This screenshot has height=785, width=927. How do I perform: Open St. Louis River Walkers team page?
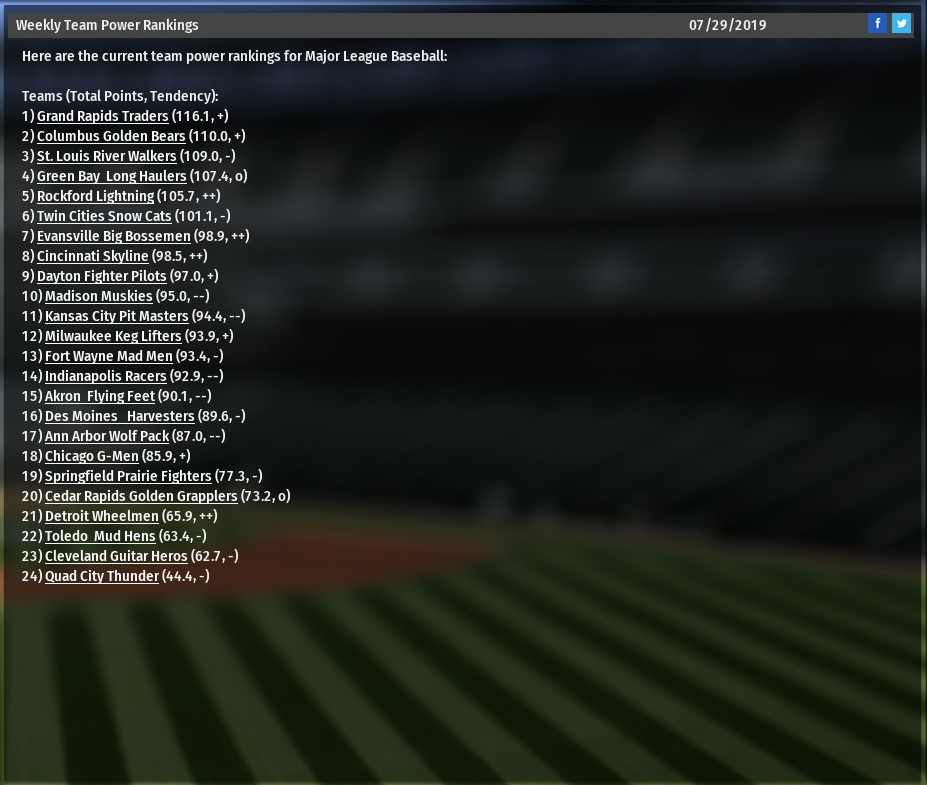tap(106, 156)
